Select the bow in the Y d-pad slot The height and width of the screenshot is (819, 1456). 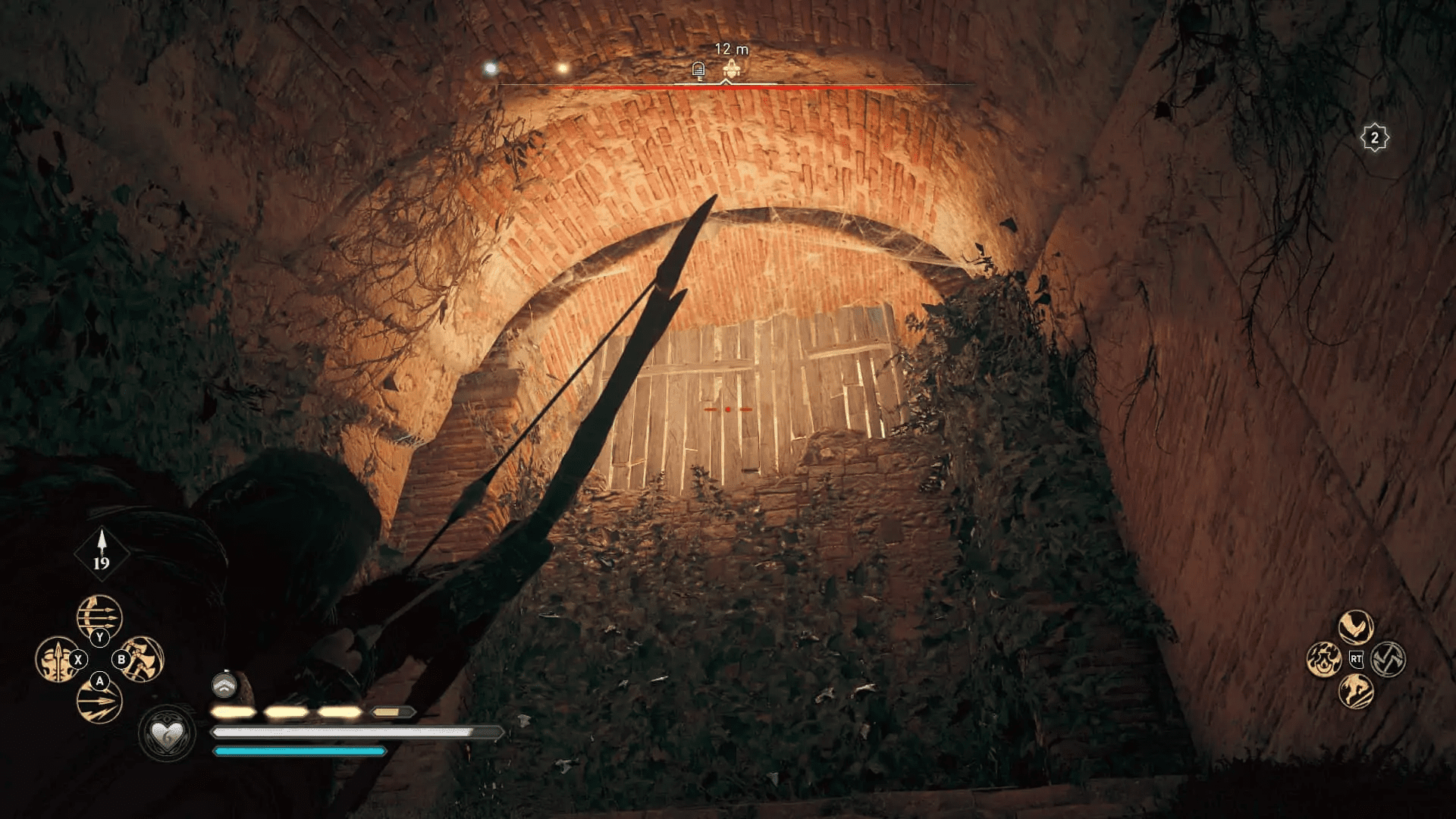click(99, 617)
